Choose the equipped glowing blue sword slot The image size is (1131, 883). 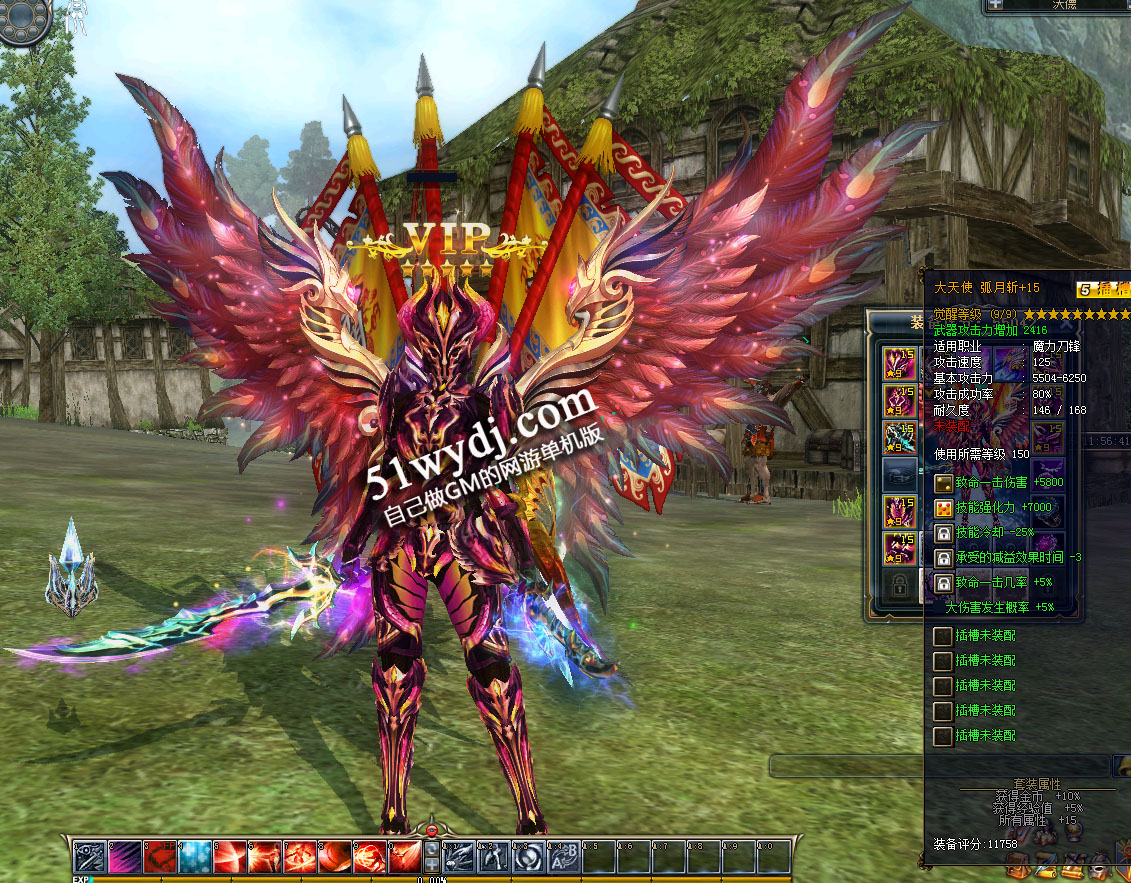[x=900, y=437]
